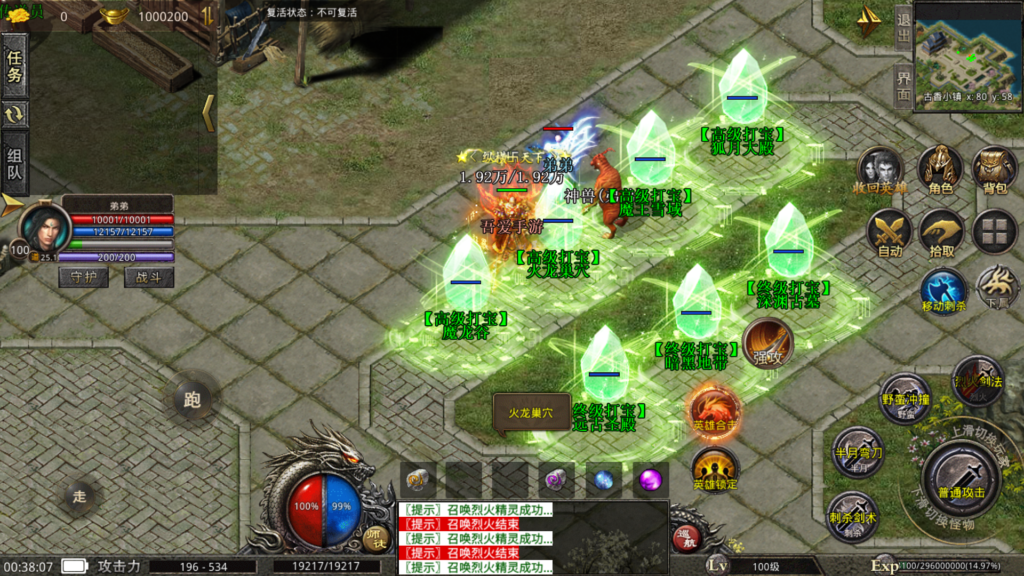Image resolution: width=1024 pixels, height=576 pixels.
Task: Activate 英雄锁定 hero lock
Action: (714, 469)
